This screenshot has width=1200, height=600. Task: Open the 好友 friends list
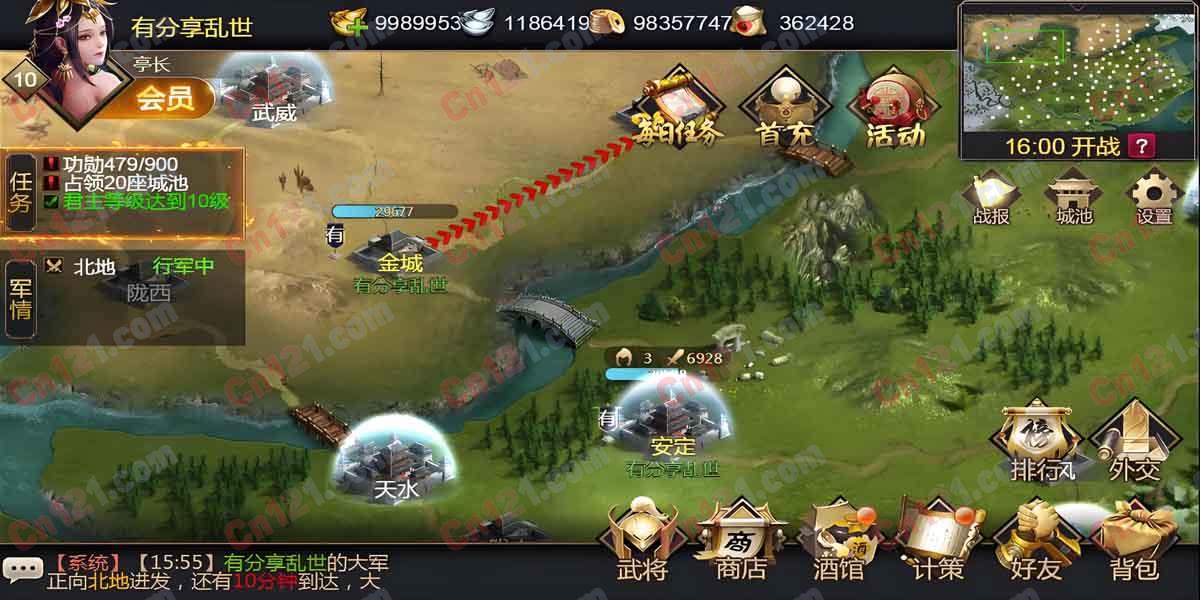1035,545
